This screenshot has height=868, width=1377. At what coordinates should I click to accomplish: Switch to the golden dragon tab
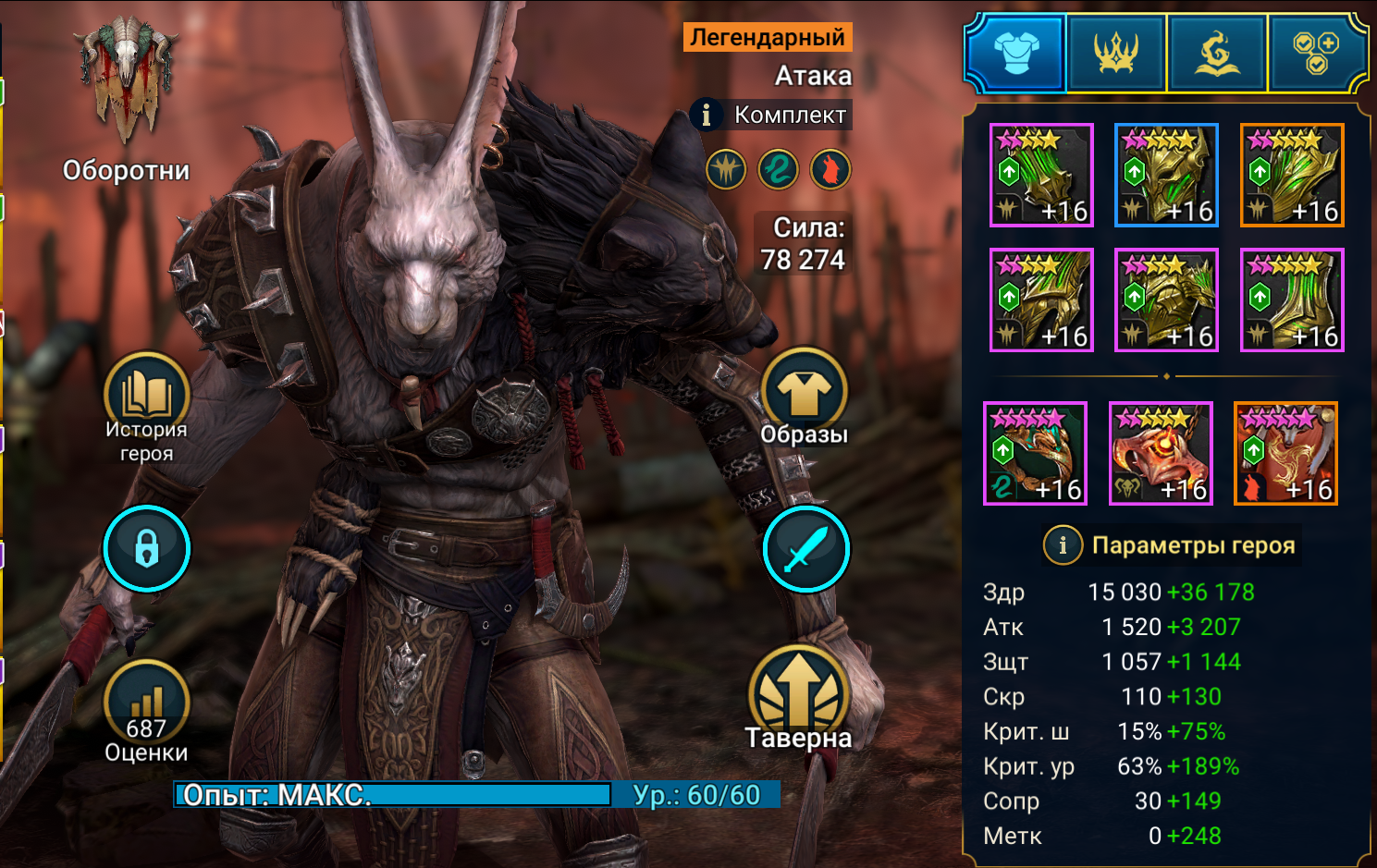pos(1217,54)
